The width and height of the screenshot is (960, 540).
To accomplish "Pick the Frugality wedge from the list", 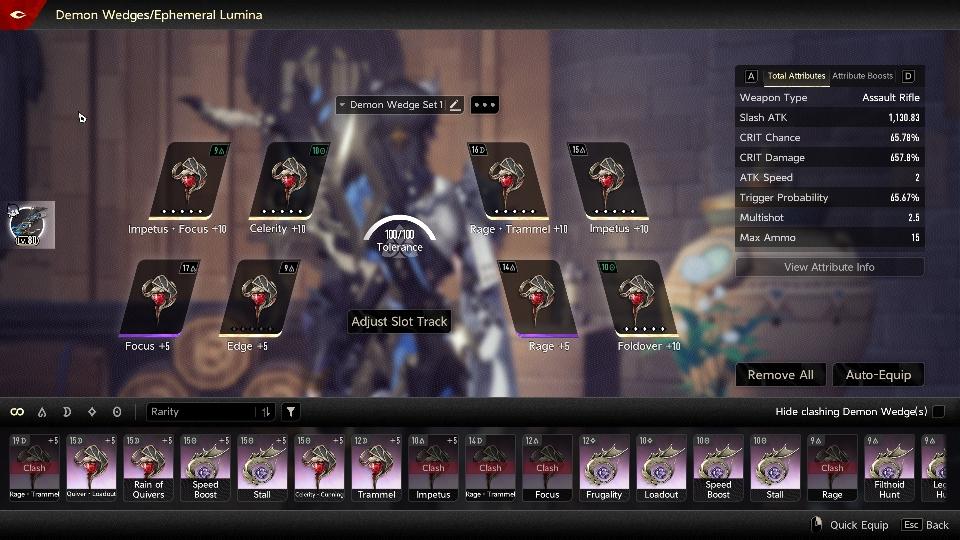I will point(604,467).
